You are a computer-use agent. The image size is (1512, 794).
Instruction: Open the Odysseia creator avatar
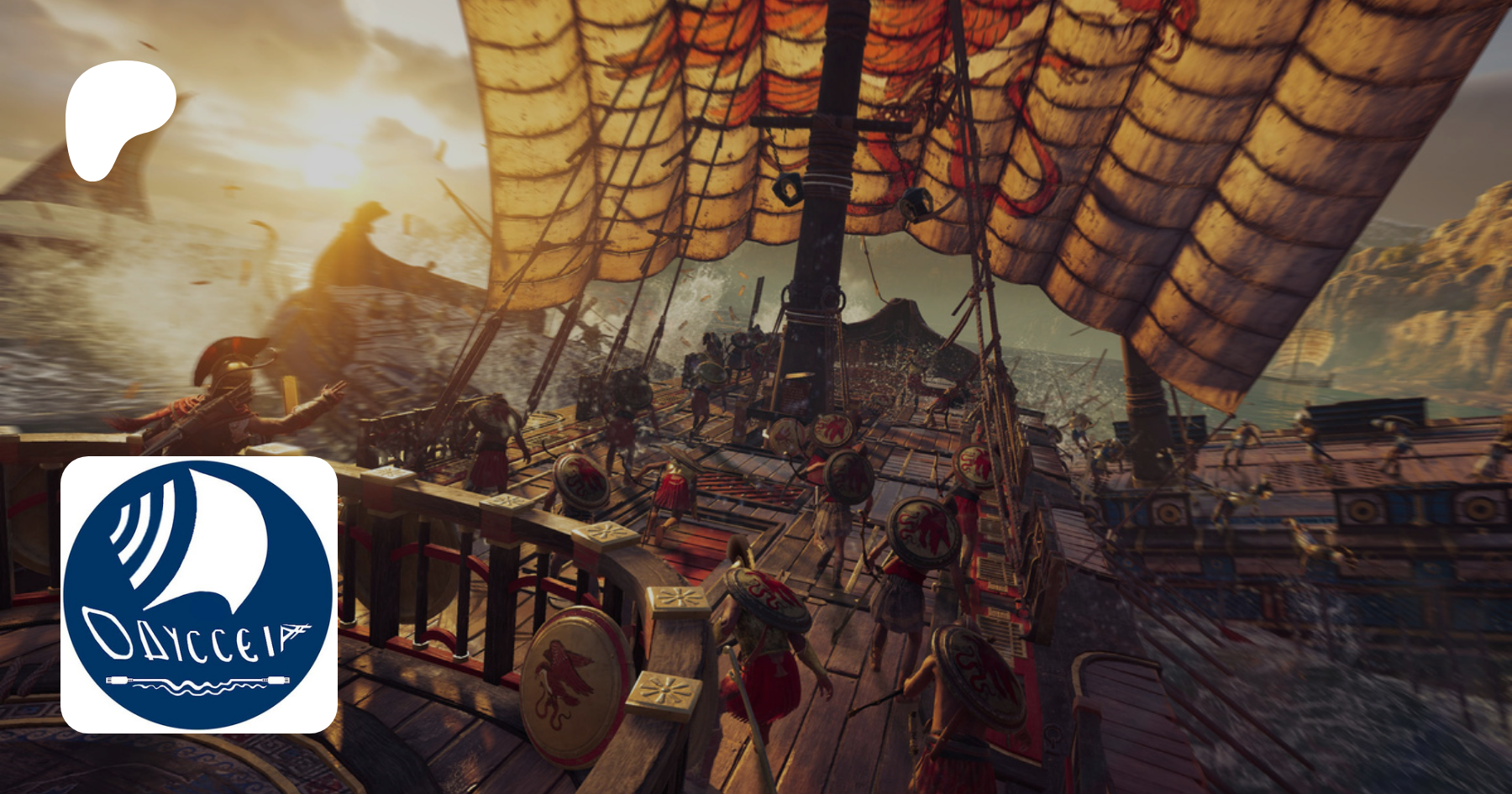[x=199, y=594]
